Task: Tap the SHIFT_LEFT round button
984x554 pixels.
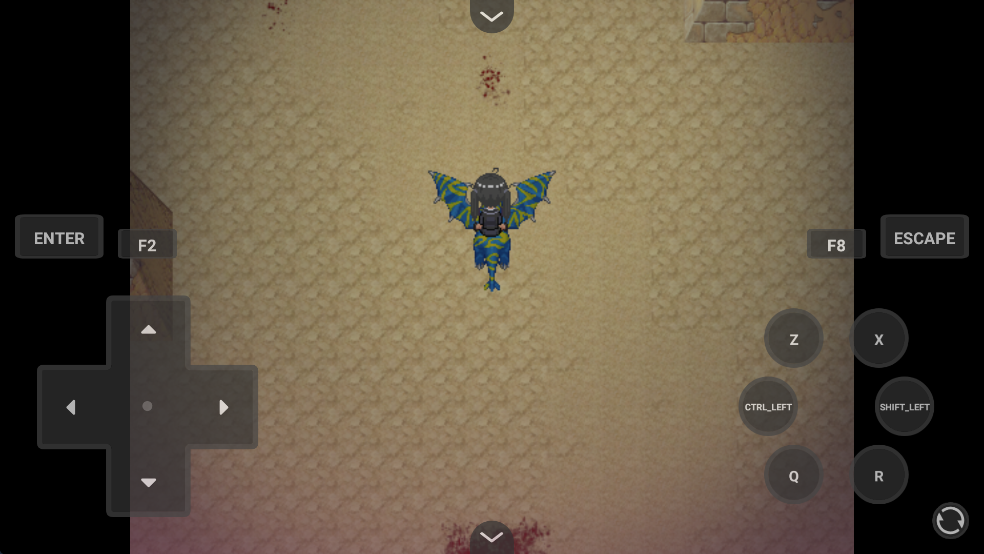Action: point(904,407)
